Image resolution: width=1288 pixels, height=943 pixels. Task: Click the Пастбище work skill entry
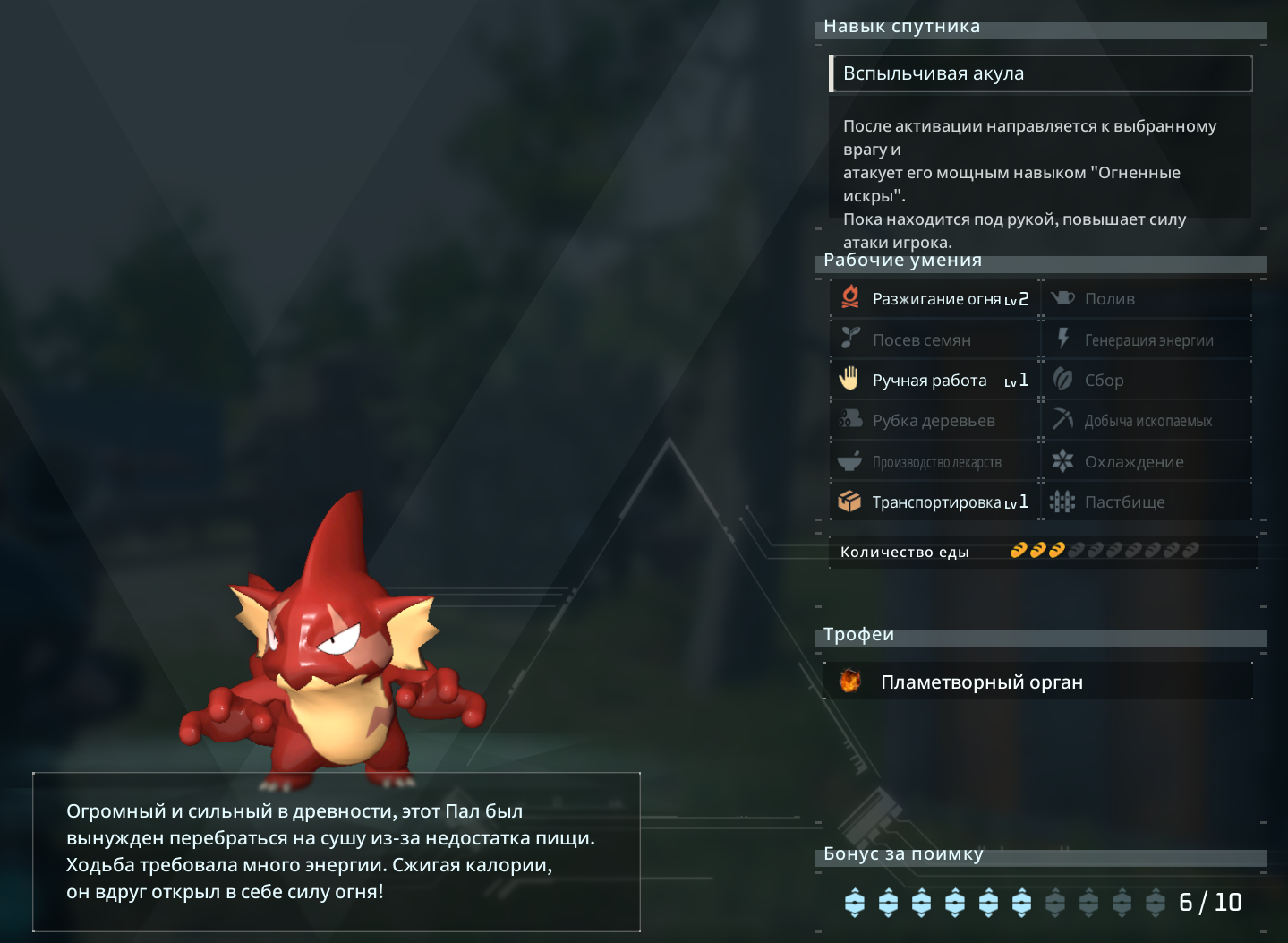(1147, 502)
